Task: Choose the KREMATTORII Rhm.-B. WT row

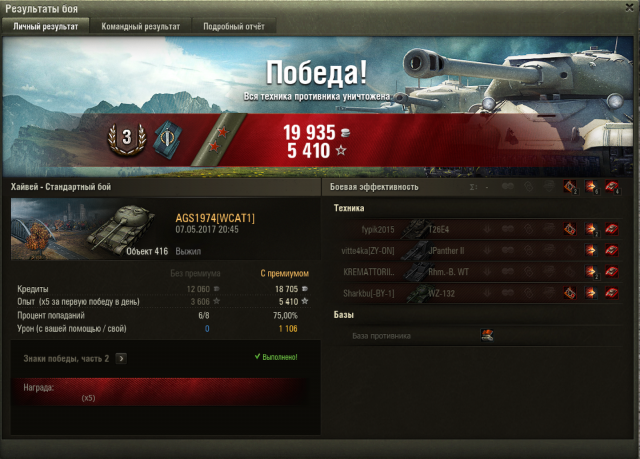Action: [476, 271]
